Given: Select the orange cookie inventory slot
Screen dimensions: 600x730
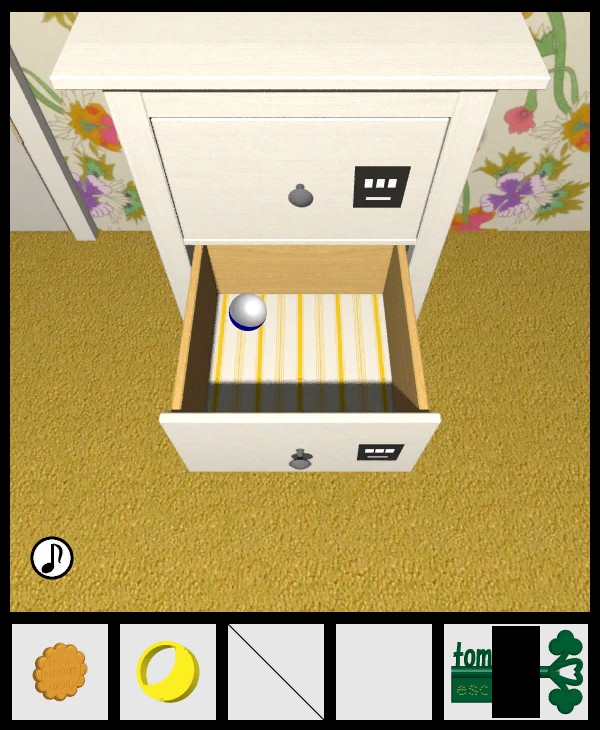Looking at the screenshot, I should point(60,672).
